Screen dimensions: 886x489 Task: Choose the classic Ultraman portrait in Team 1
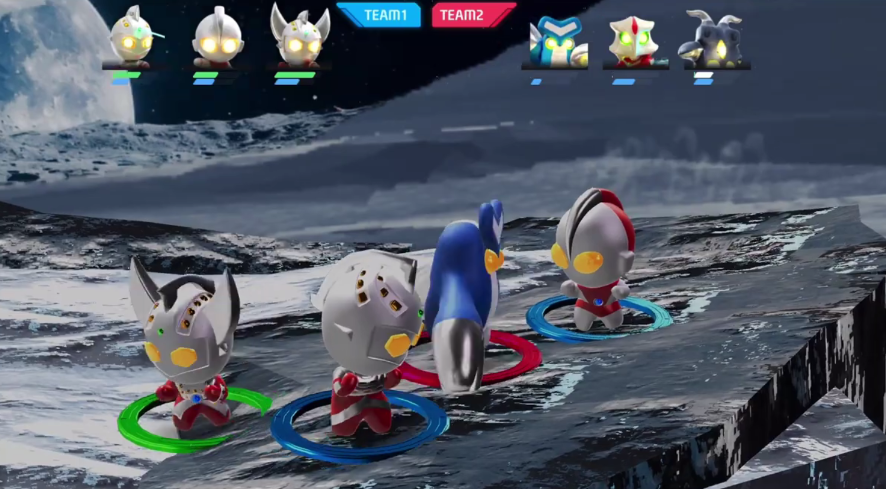[217, 36]
